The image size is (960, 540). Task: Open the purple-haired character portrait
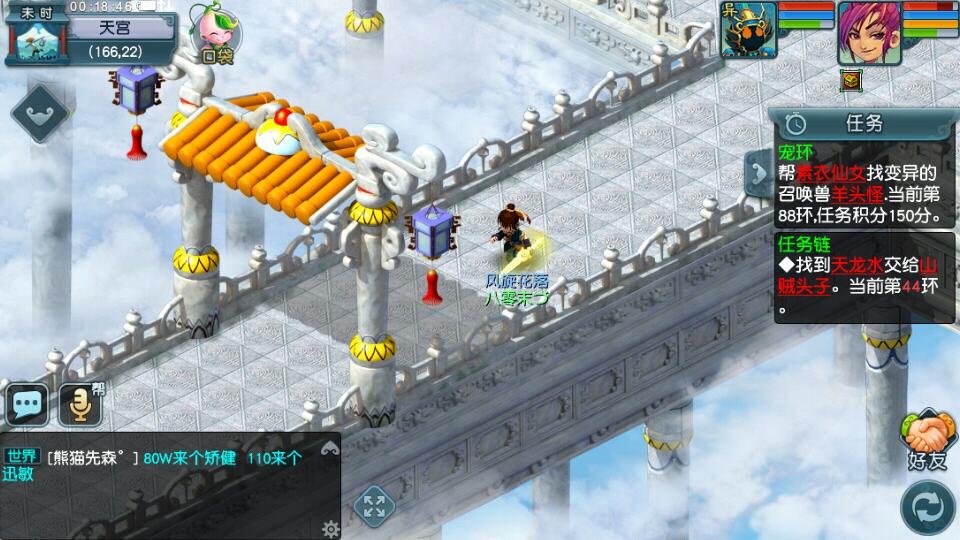pos(868,32)
